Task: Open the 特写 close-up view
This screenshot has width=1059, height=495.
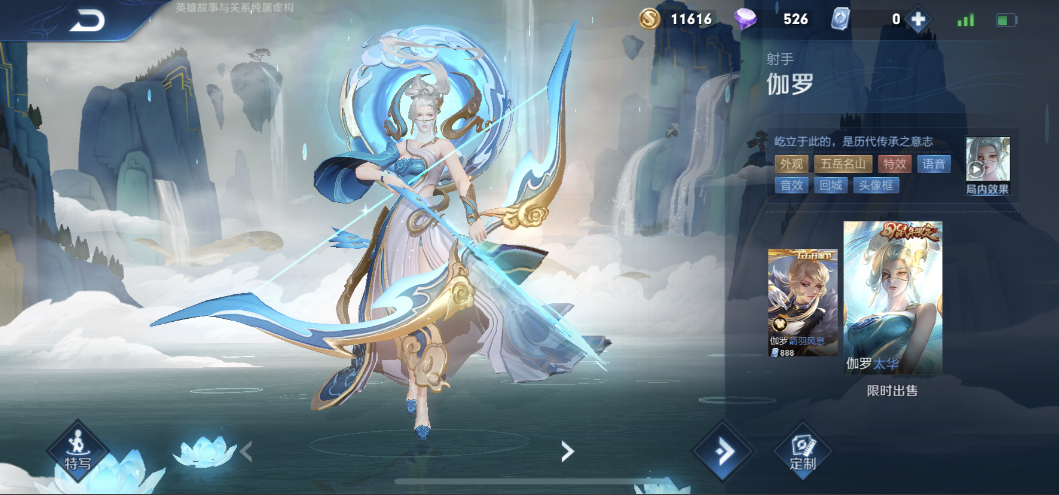Action: click(x=78, y=449)
